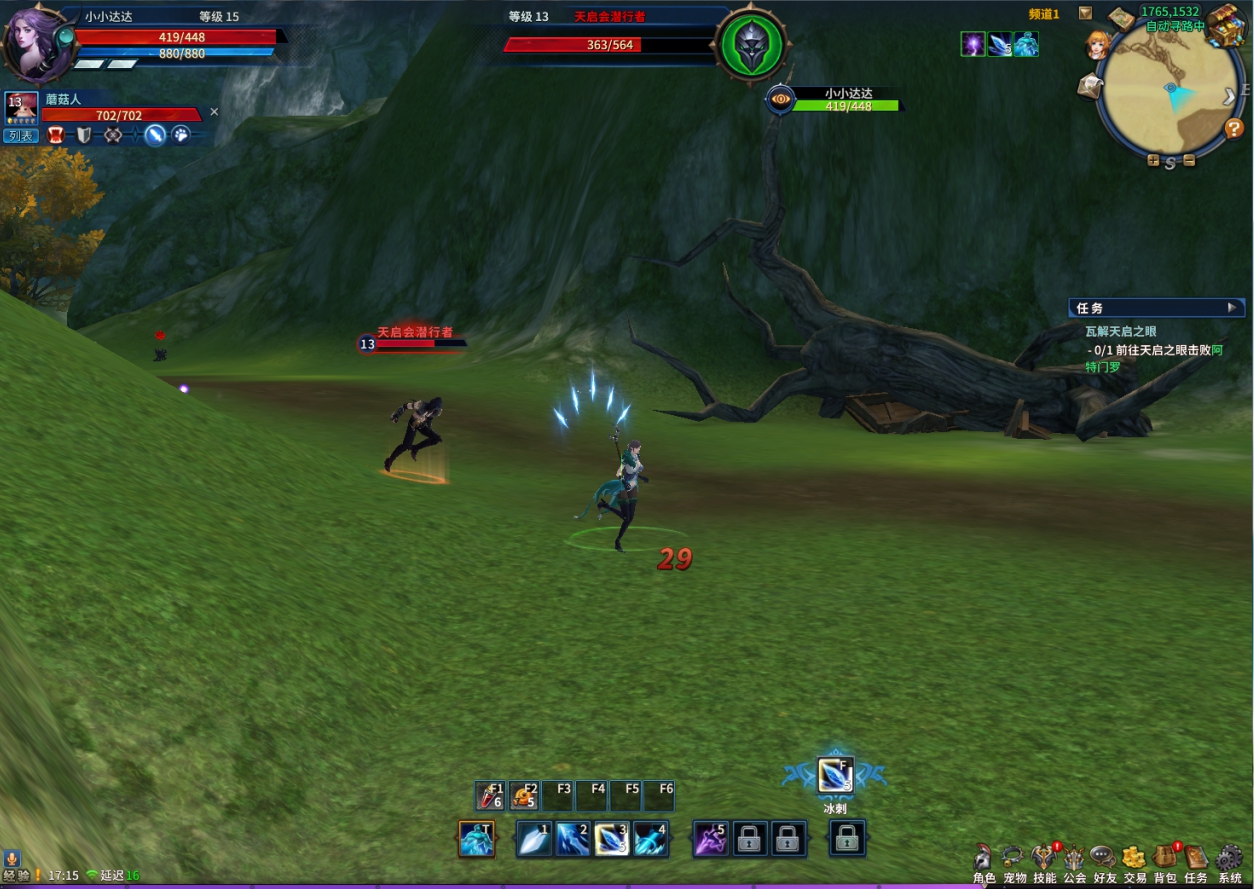This screenshot has height=889, width=1254.
Task: Open the 背包 backpack
Action: click(x=1165, y=861)
